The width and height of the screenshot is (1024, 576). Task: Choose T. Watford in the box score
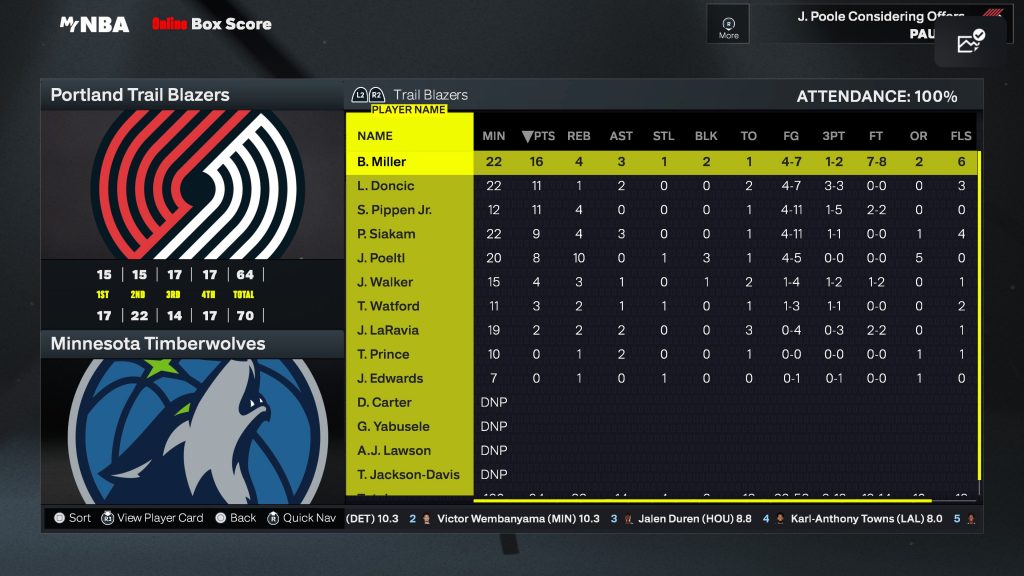388,306
